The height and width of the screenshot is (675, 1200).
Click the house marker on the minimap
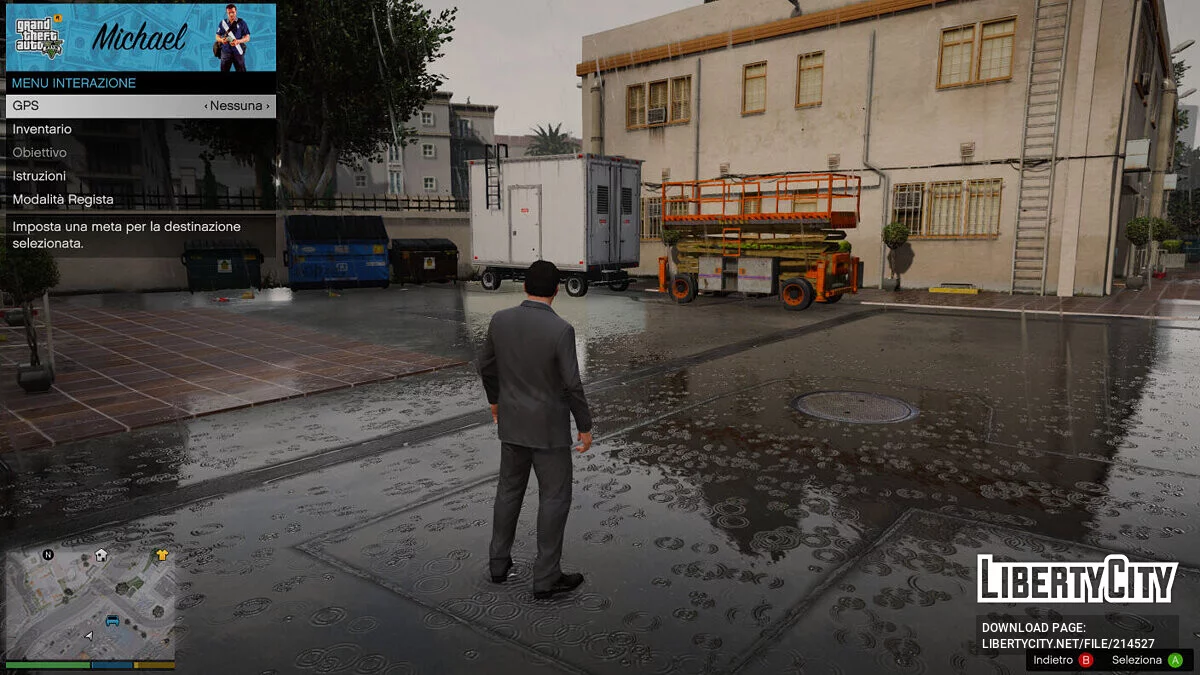click(x=101, y=556)
